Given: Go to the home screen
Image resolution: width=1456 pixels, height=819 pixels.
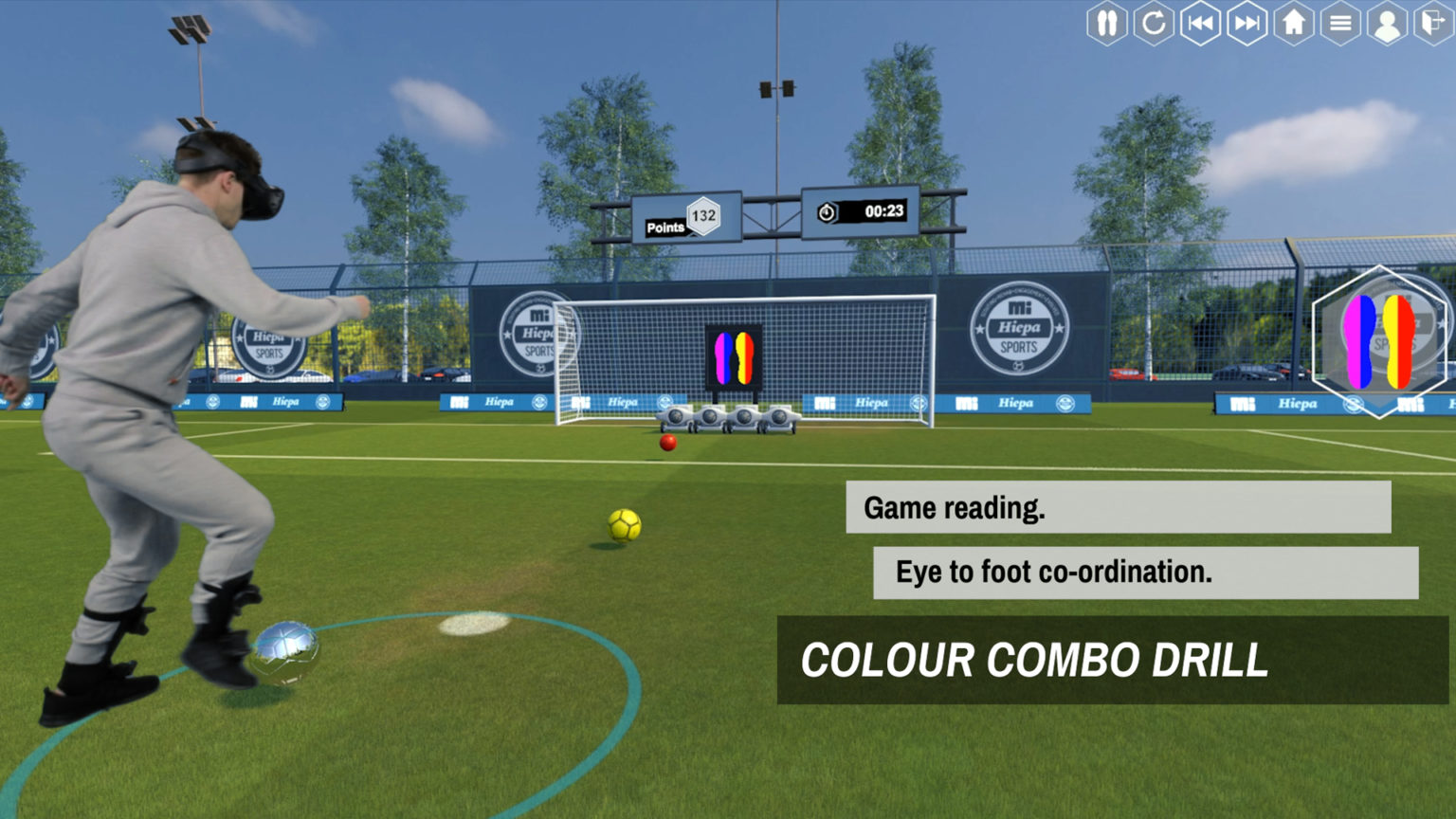Looking at the screenshot, I should pos(1294,23).
